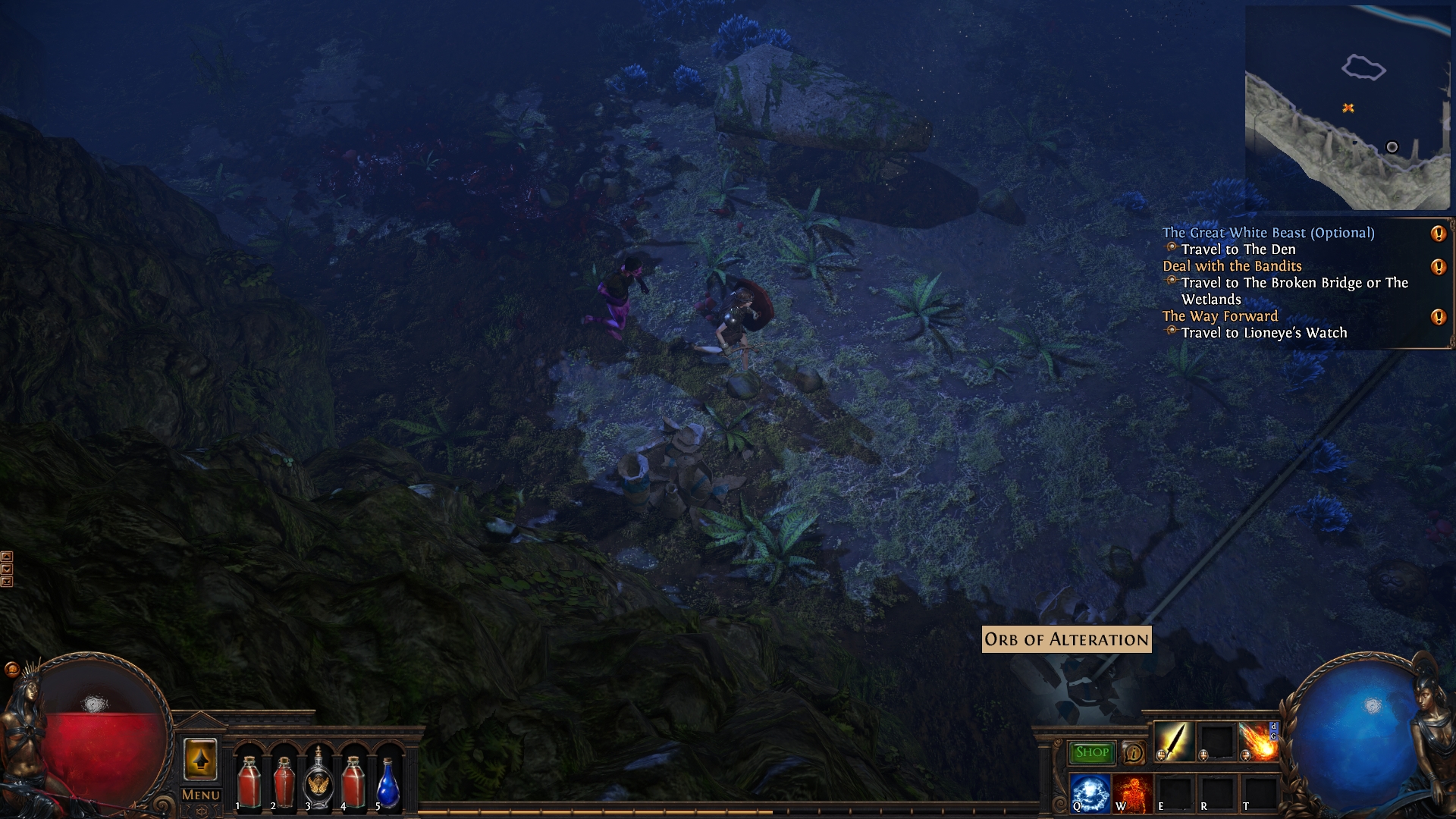Activate the blue frost orb skill on Q
The image size is (1456, 819).
[x=1090, y=792]
